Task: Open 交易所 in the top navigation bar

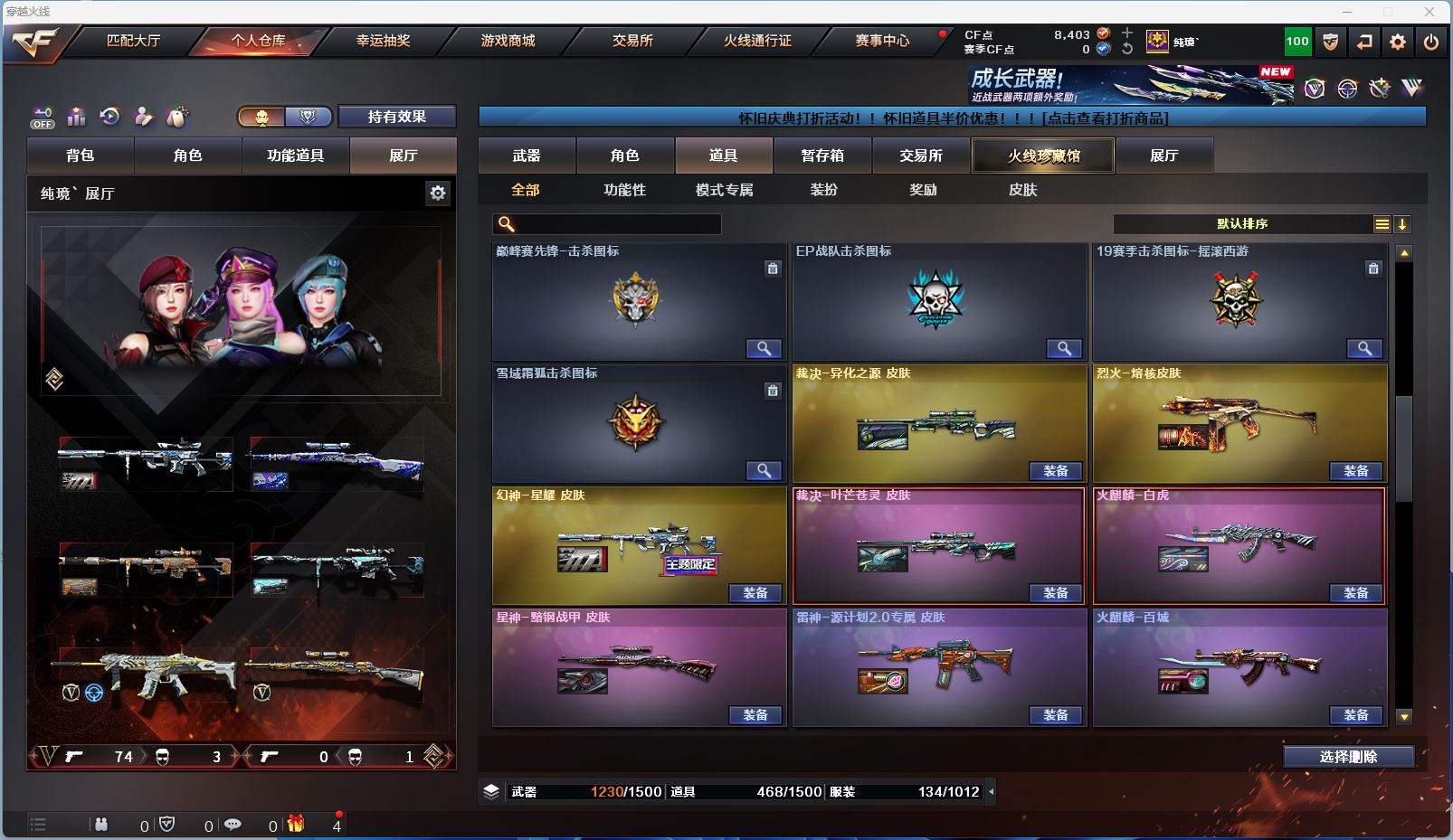Action: click(x=632, y=41)
